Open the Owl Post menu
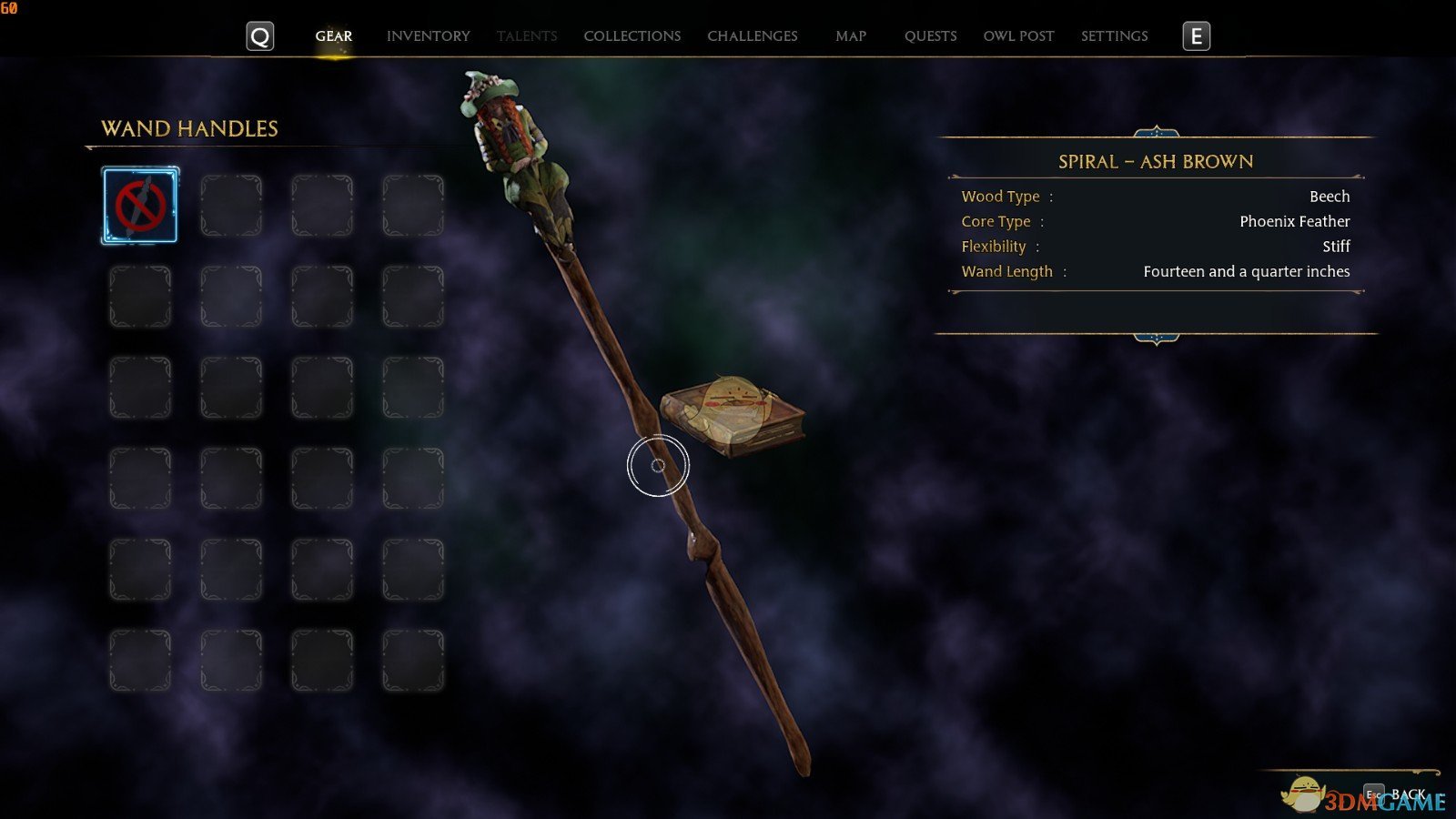Viewport: 1456px width, 819px height. [1018, 35]
